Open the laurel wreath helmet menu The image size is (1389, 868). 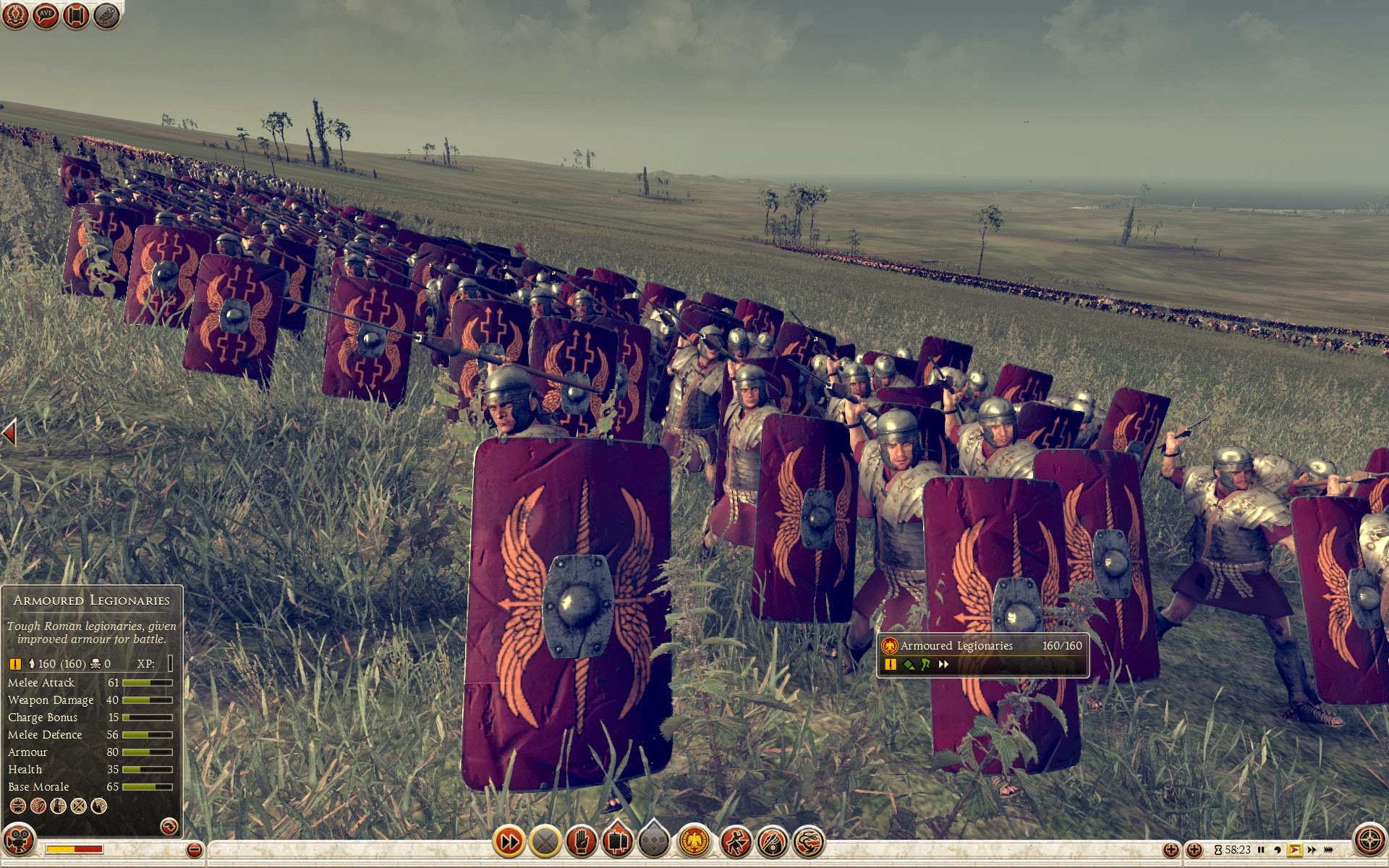pyautogui.click(x=15, y=15)
